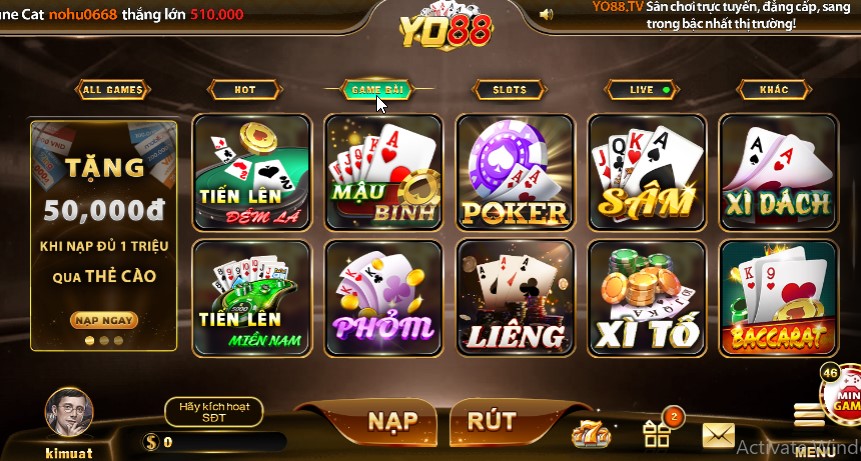Screen dimensions: 861x461
Task: Choose the Phỏm game tile
Action: [x=383, y=298]
